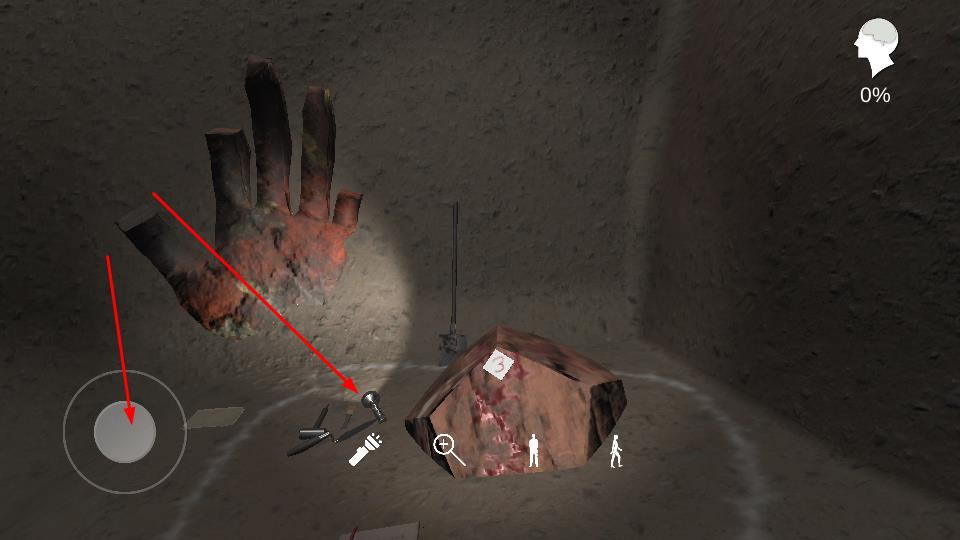Select the standing person stance icon
The image size is (960, 540).
pos(534,451)
